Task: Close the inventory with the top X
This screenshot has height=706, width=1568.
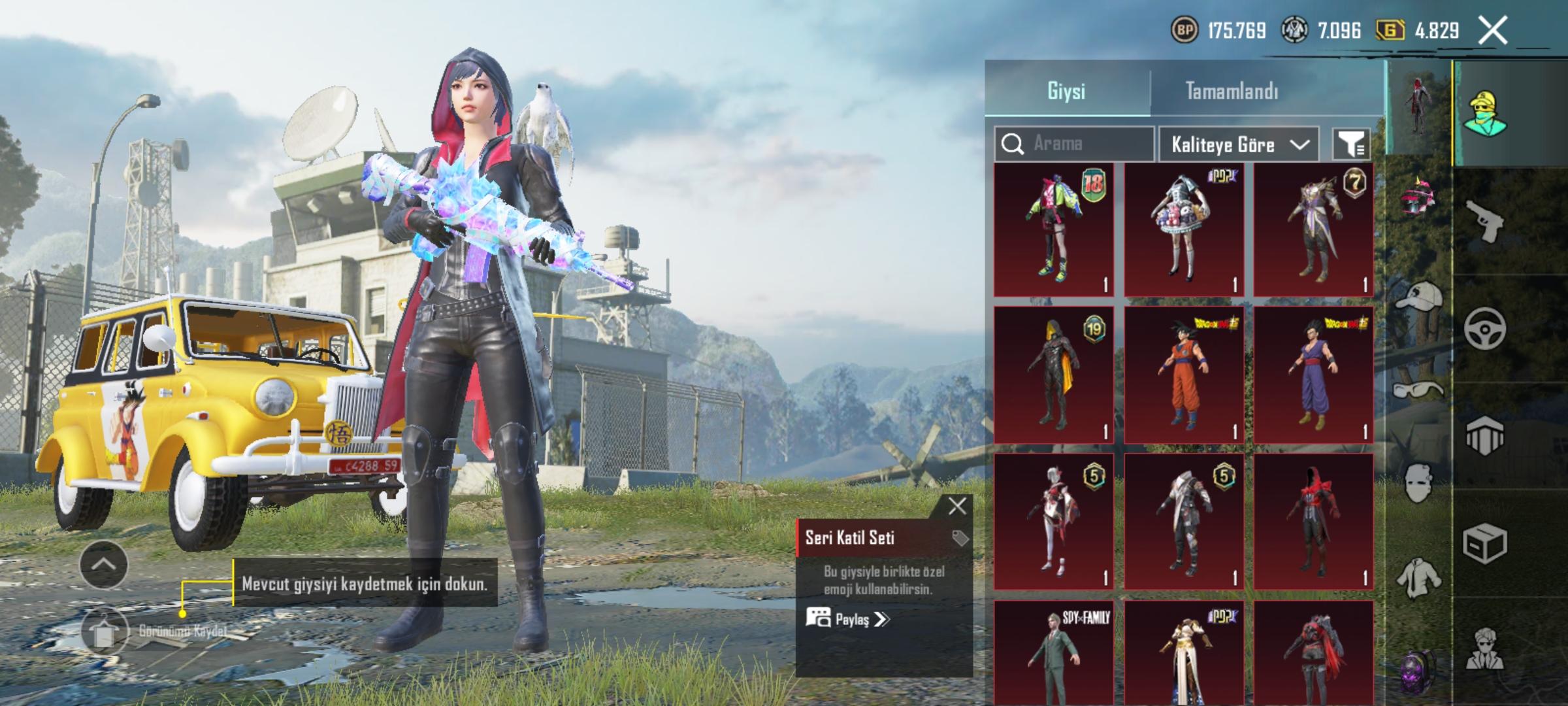Action: [1493, 31]
